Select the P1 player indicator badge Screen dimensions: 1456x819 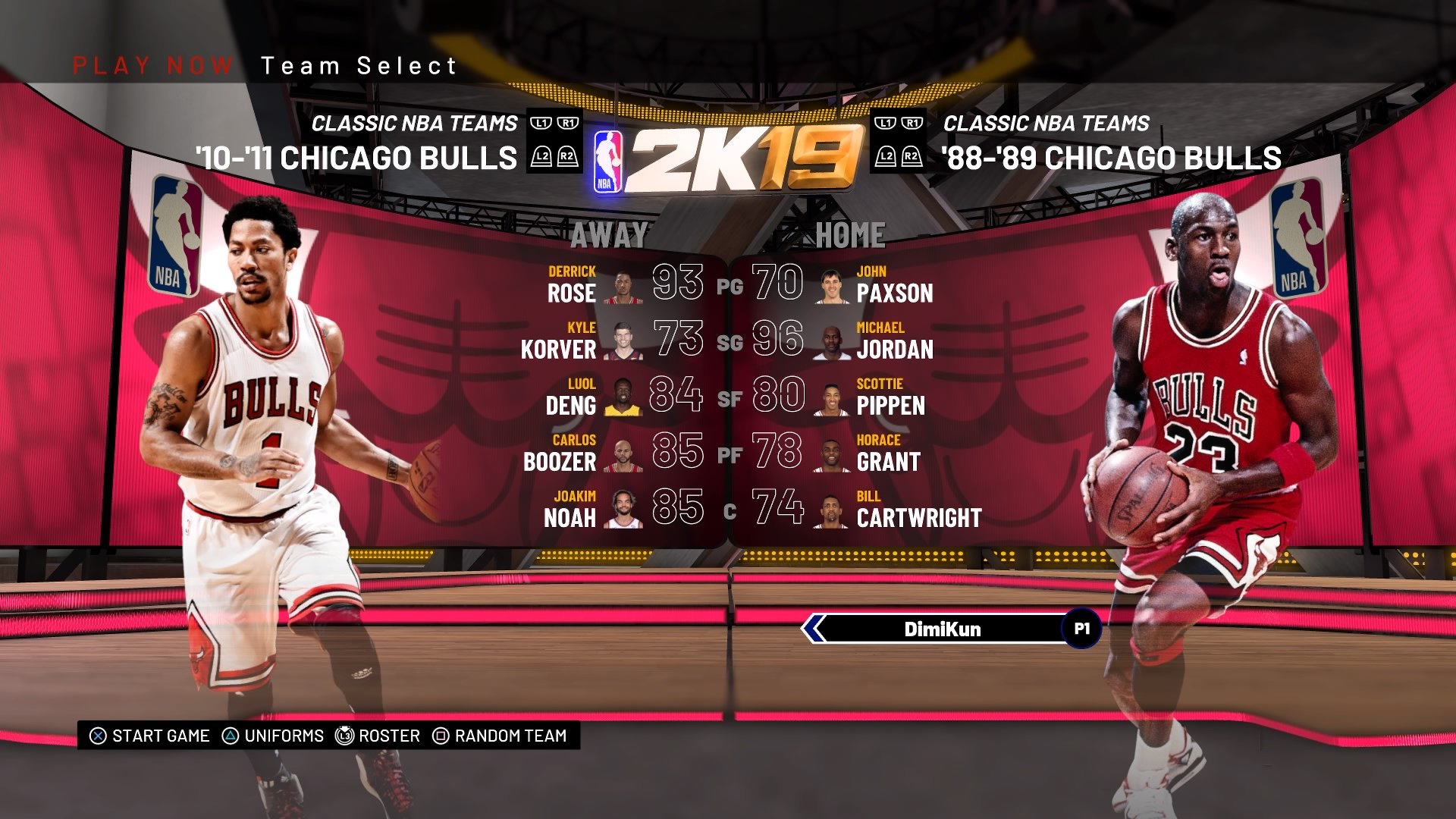pos(1083,628)
